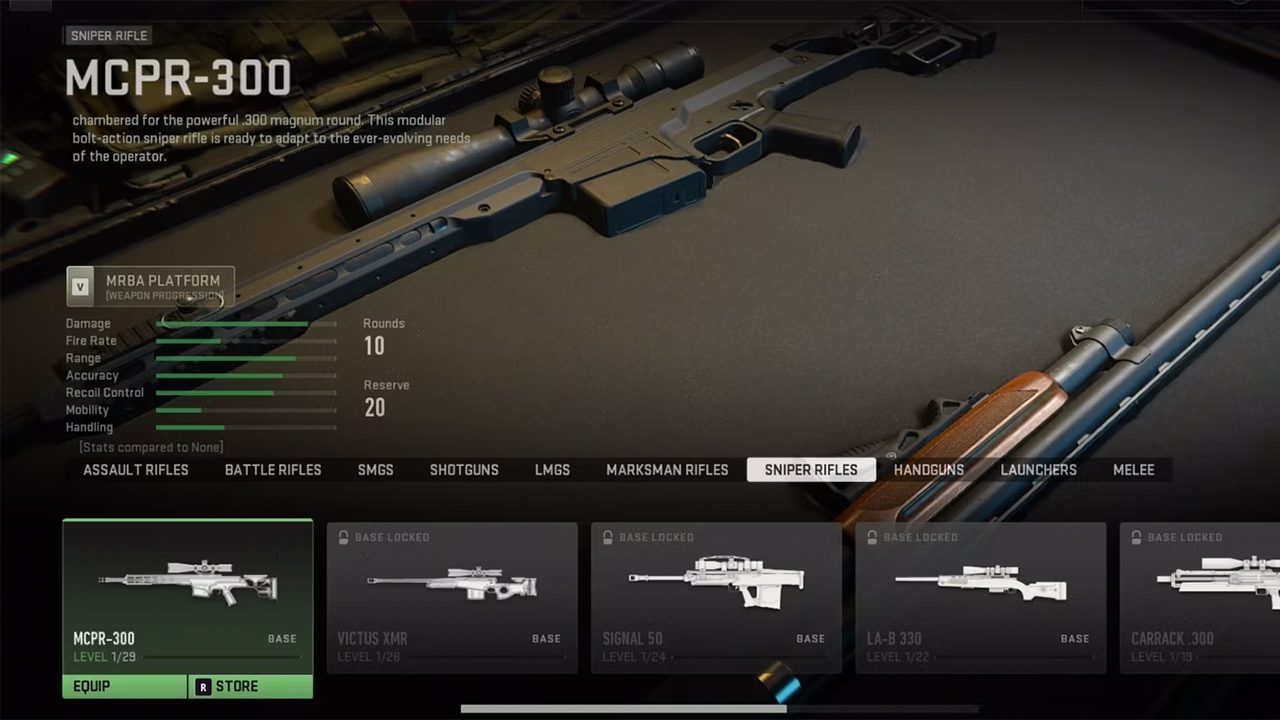Show the Shotguns category
The height and width of the screenshot is (720, 1280).
(464, 470)
